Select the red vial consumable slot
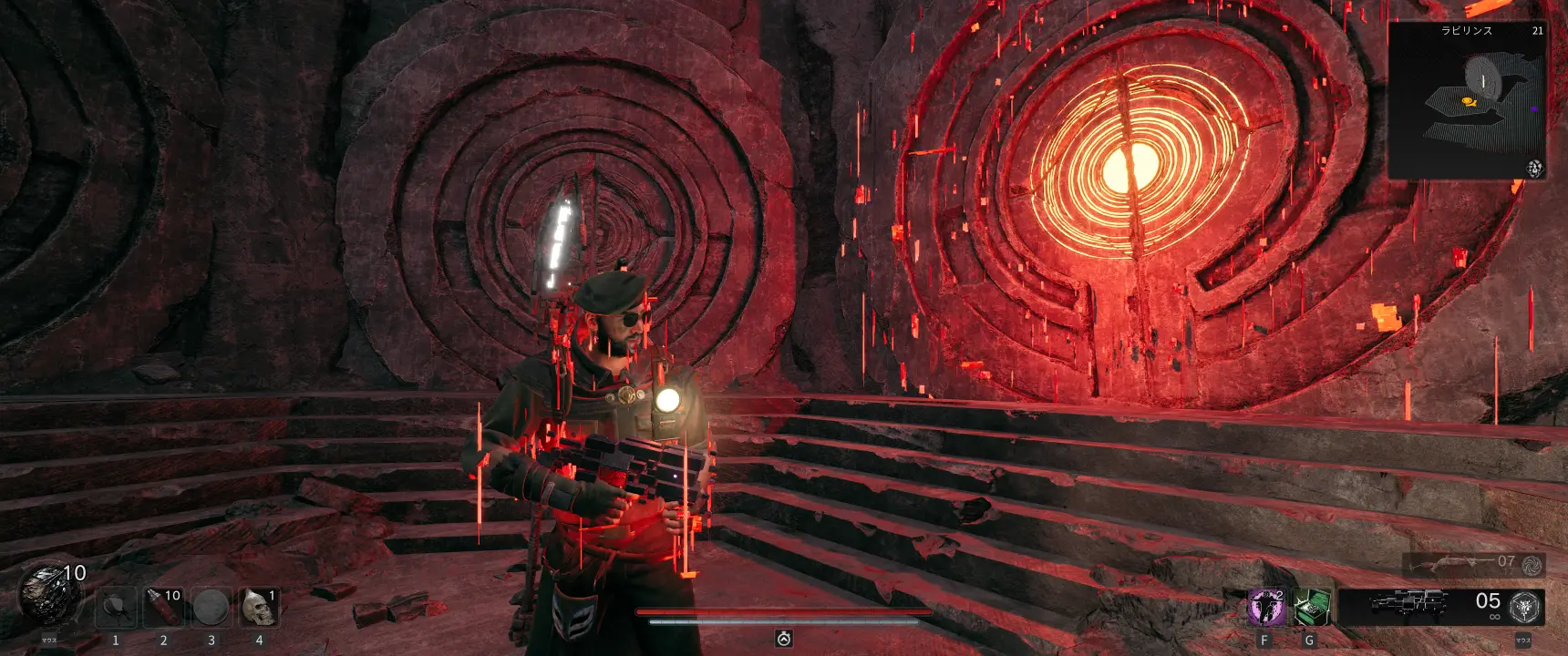This screenshot has height=656, width=1568. coord(163,607)
